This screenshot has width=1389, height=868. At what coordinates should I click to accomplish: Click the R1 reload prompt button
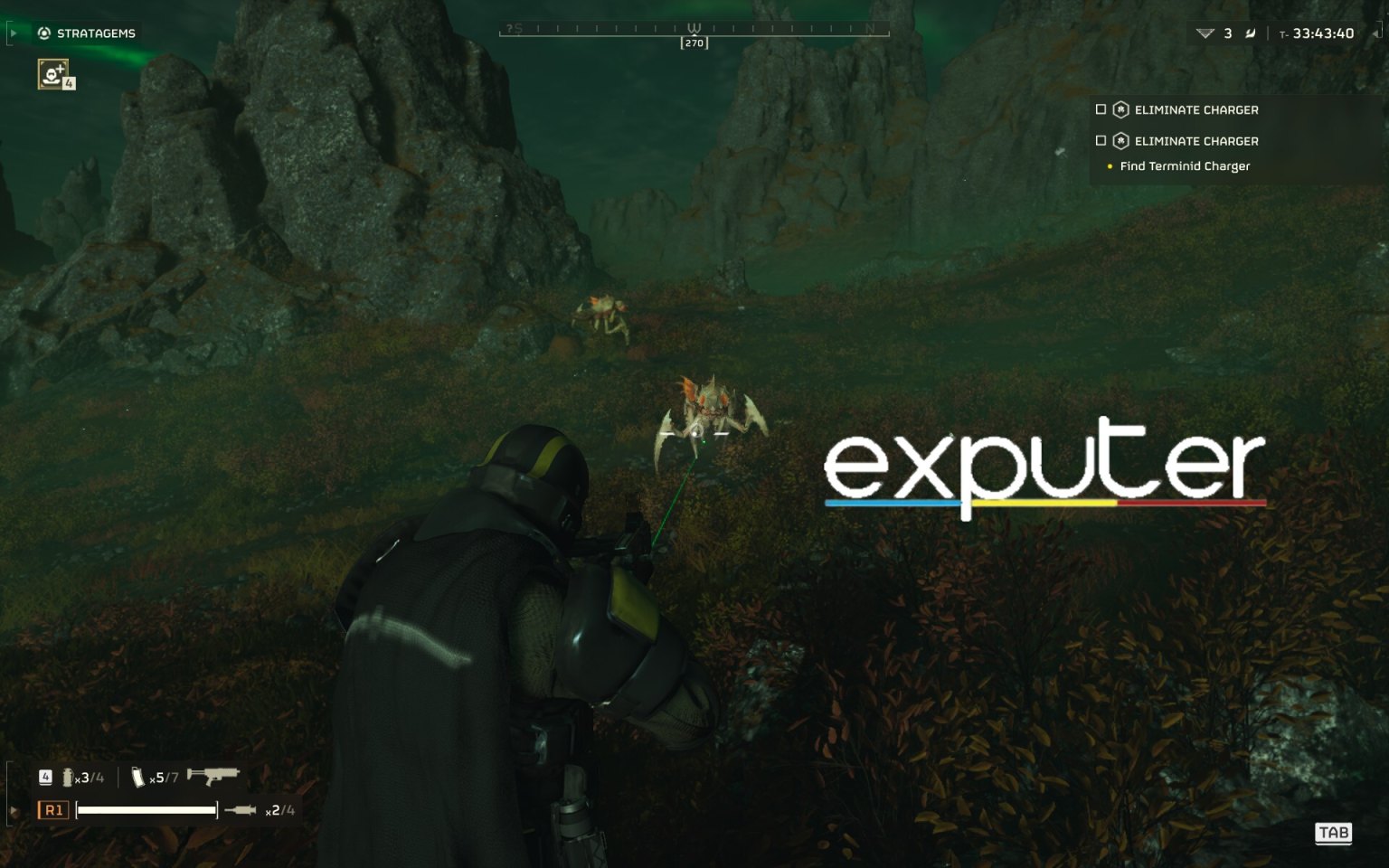pyautogui.click(x=52, y=810)
